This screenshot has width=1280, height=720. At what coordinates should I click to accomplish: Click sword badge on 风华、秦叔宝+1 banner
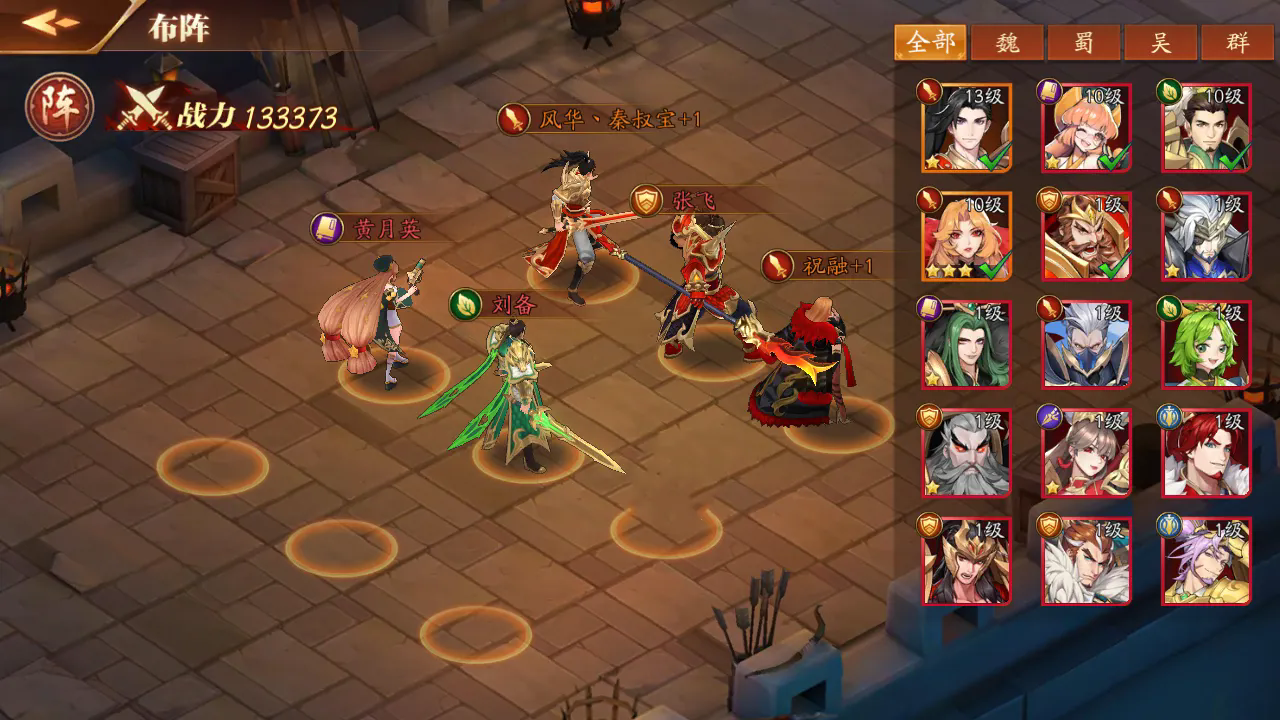(513, 117)
